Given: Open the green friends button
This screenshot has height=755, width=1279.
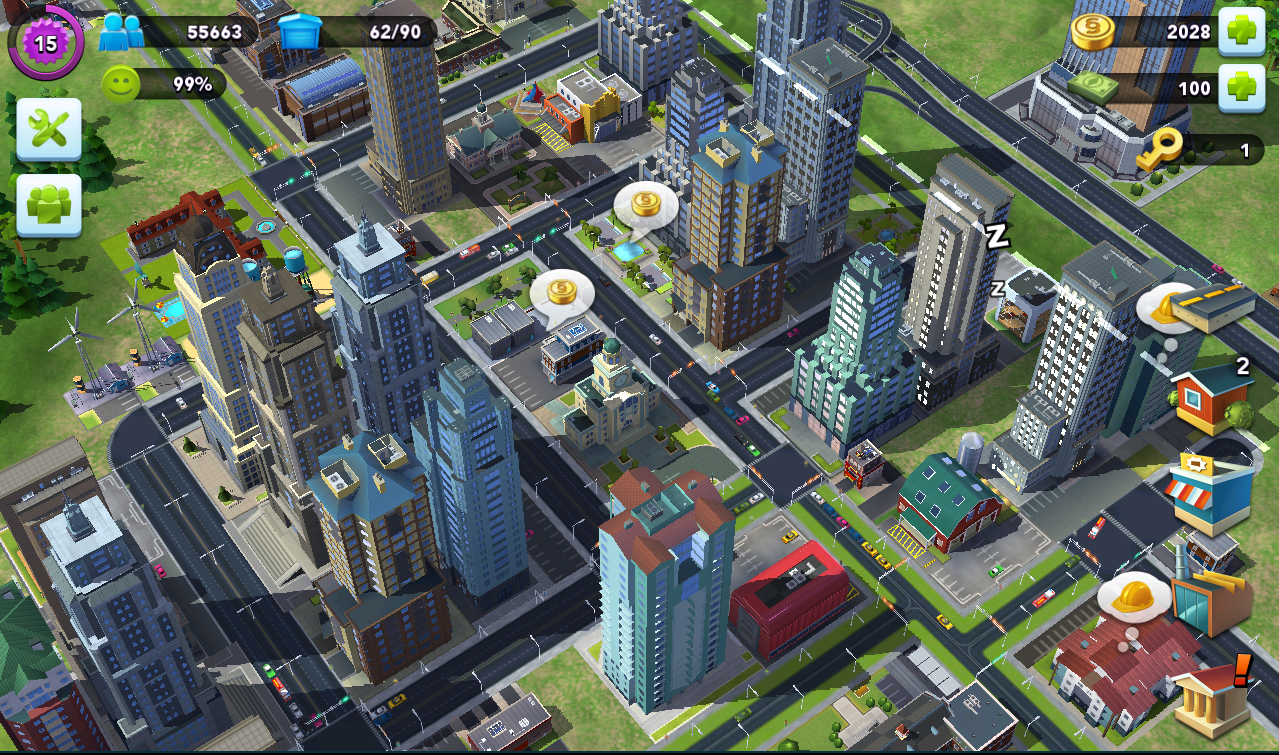Looking at the screenshot, I should [48, 205].
